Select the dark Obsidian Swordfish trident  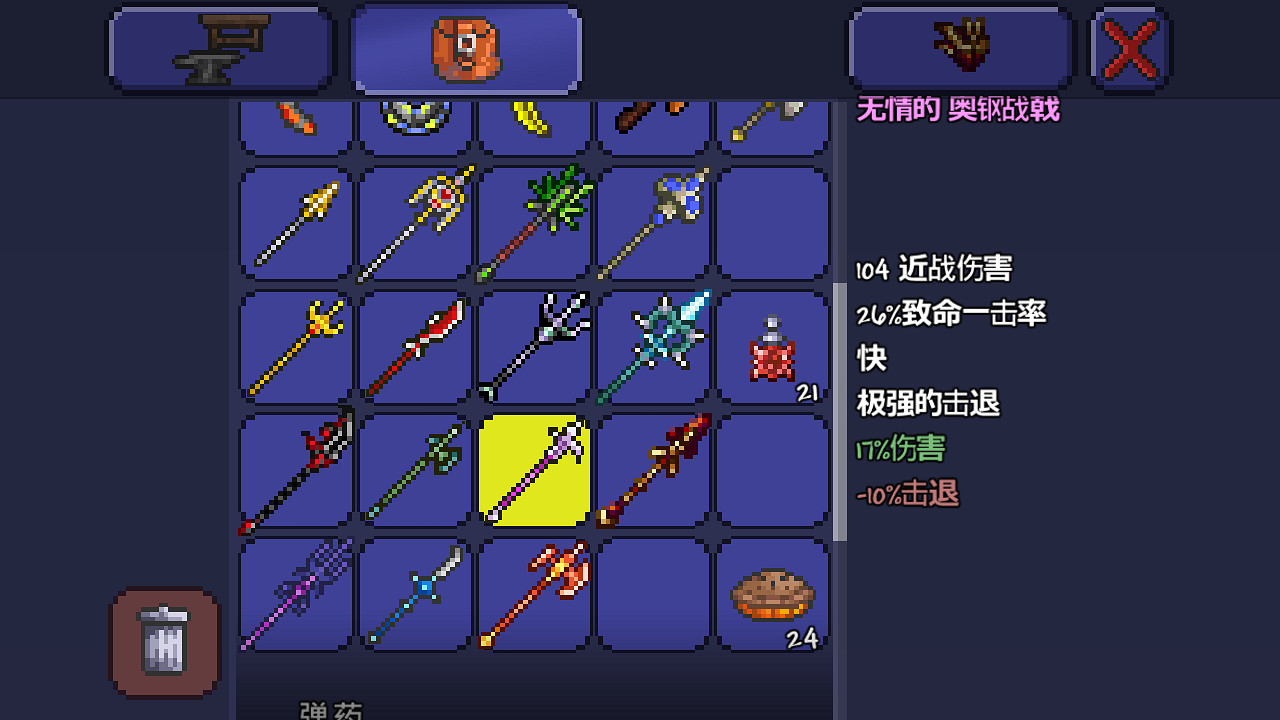(533, 346)
